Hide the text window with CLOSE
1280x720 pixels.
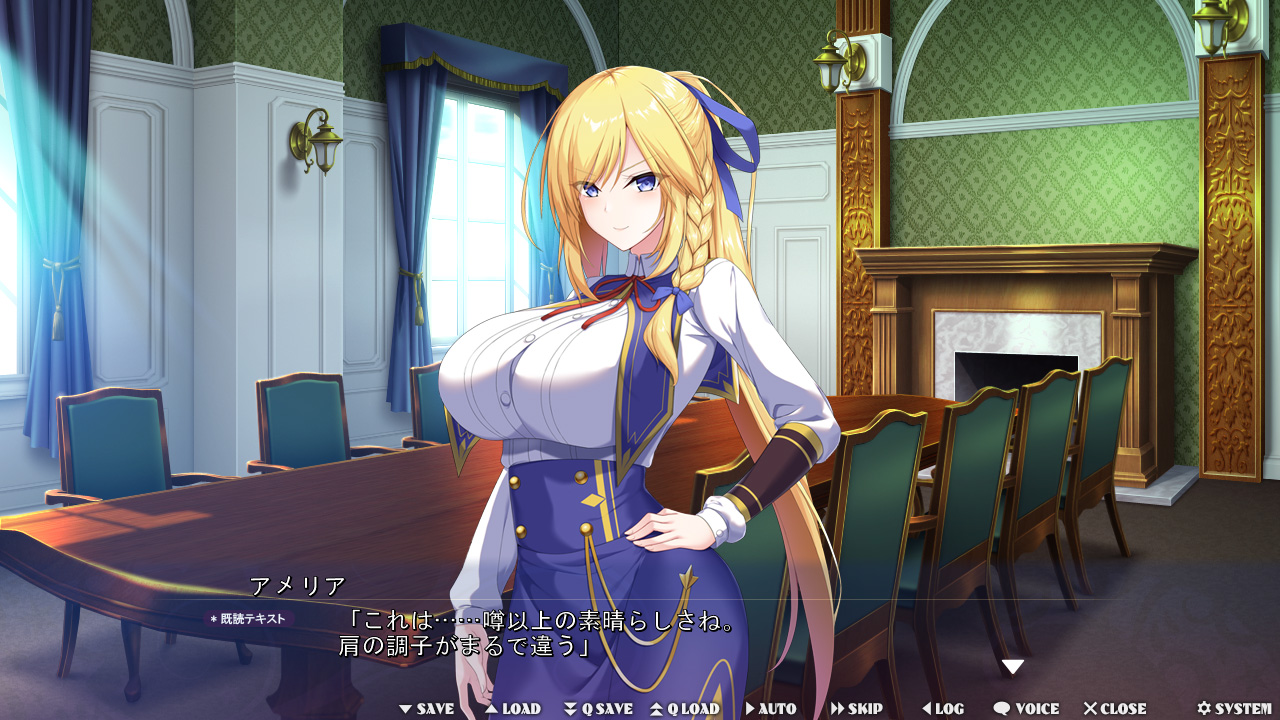1115,709
